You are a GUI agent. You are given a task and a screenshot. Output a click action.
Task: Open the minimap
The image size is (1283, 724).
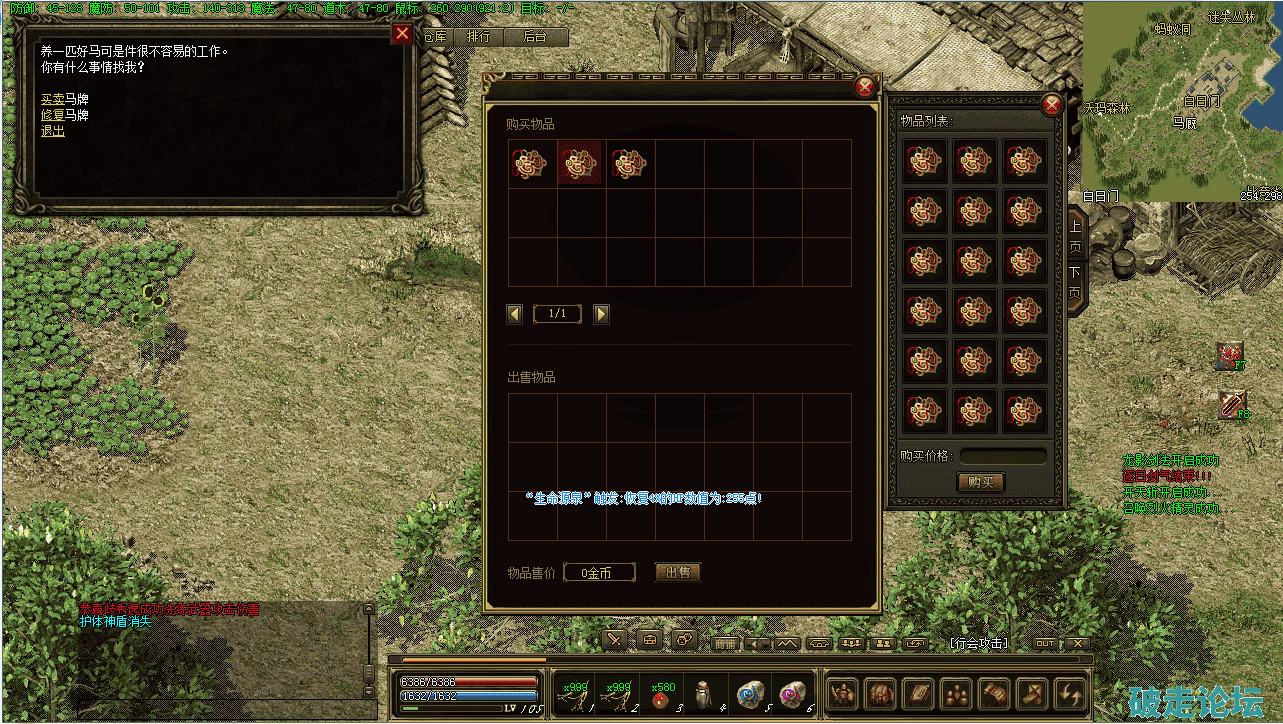click(x=1180, y=100)
